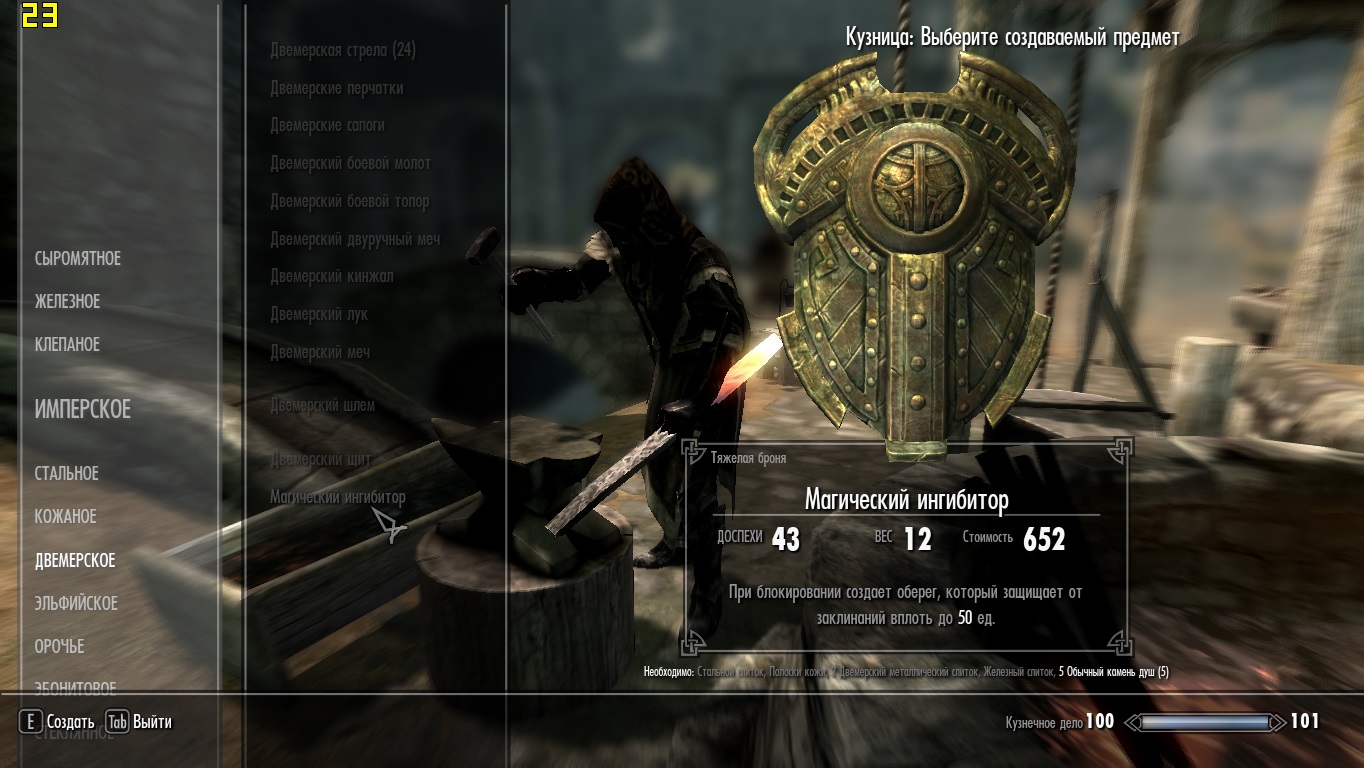Select the Двемерский боевой топор entry
The width and height of the screenshot is (1364, 768).
pyautogui.click(x=349, y=201)
